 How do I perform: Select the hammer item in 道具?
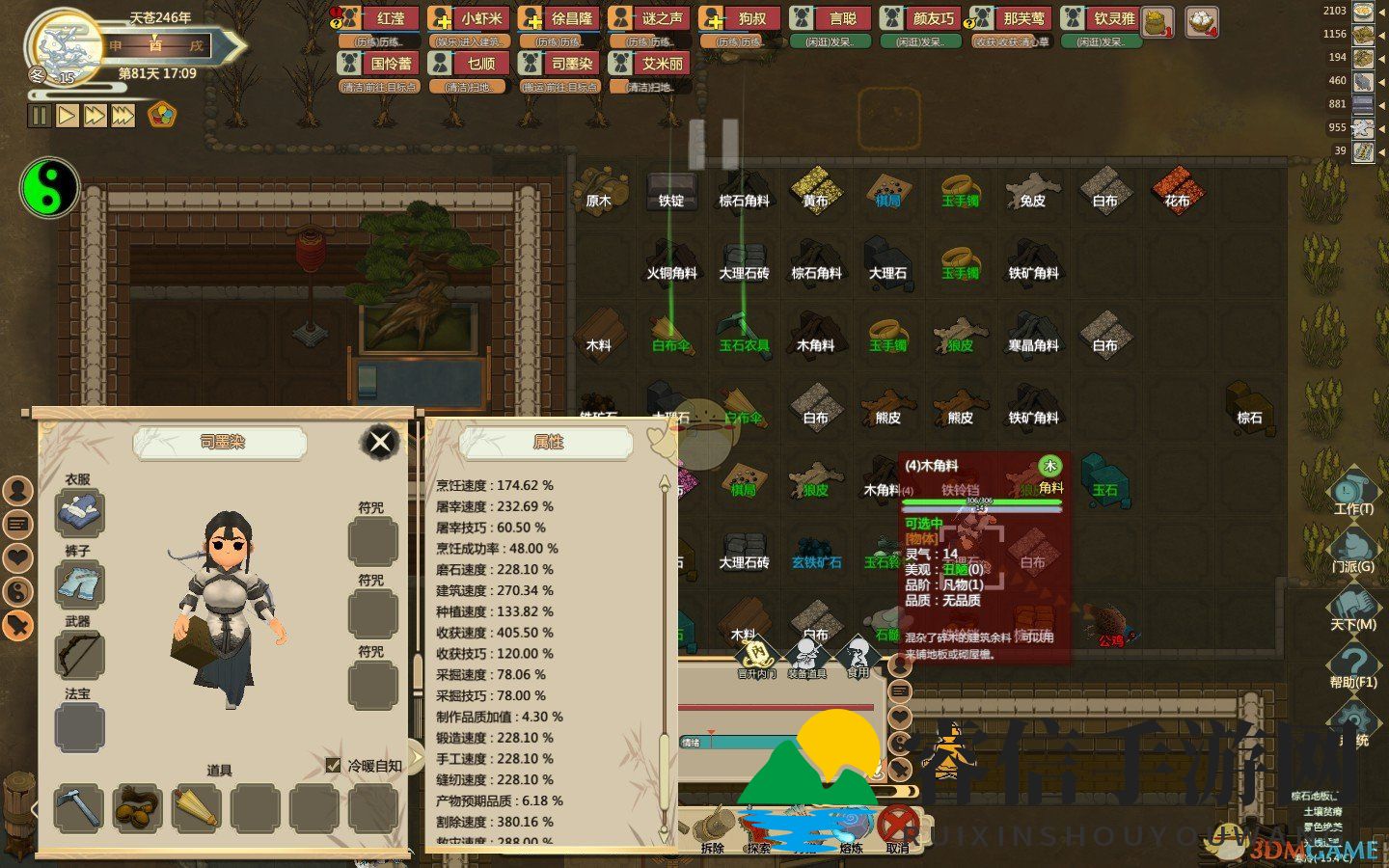coord(78,807)
